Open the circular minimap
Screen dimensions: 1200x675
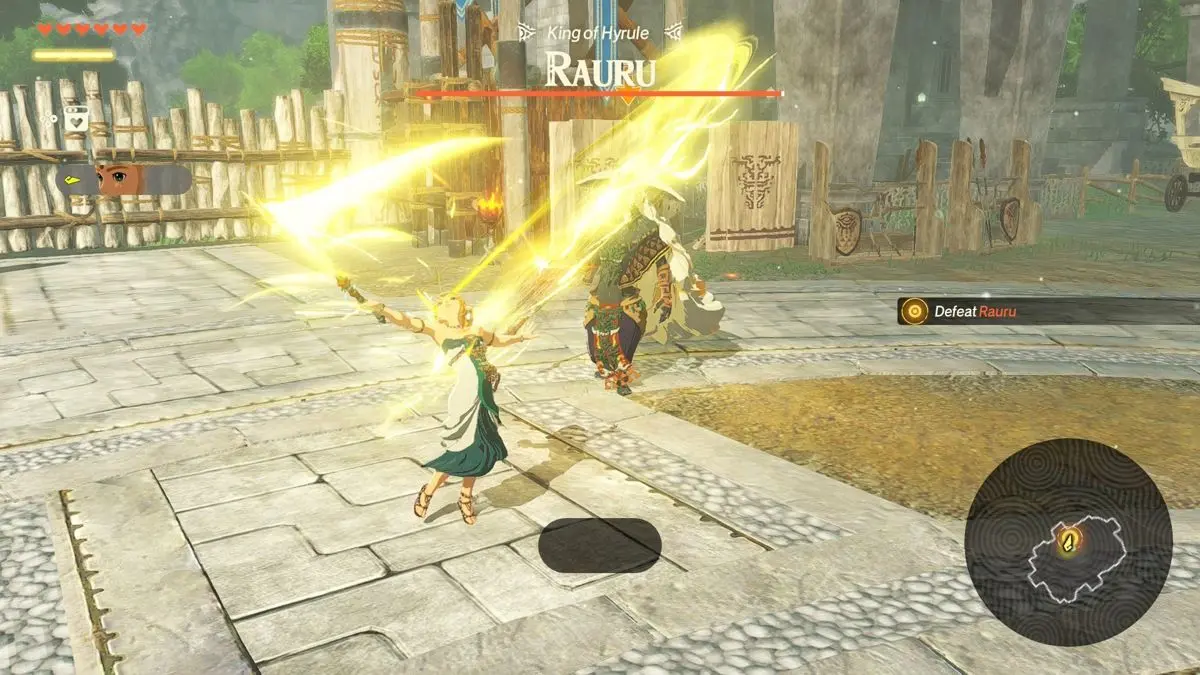point(1068,543)
